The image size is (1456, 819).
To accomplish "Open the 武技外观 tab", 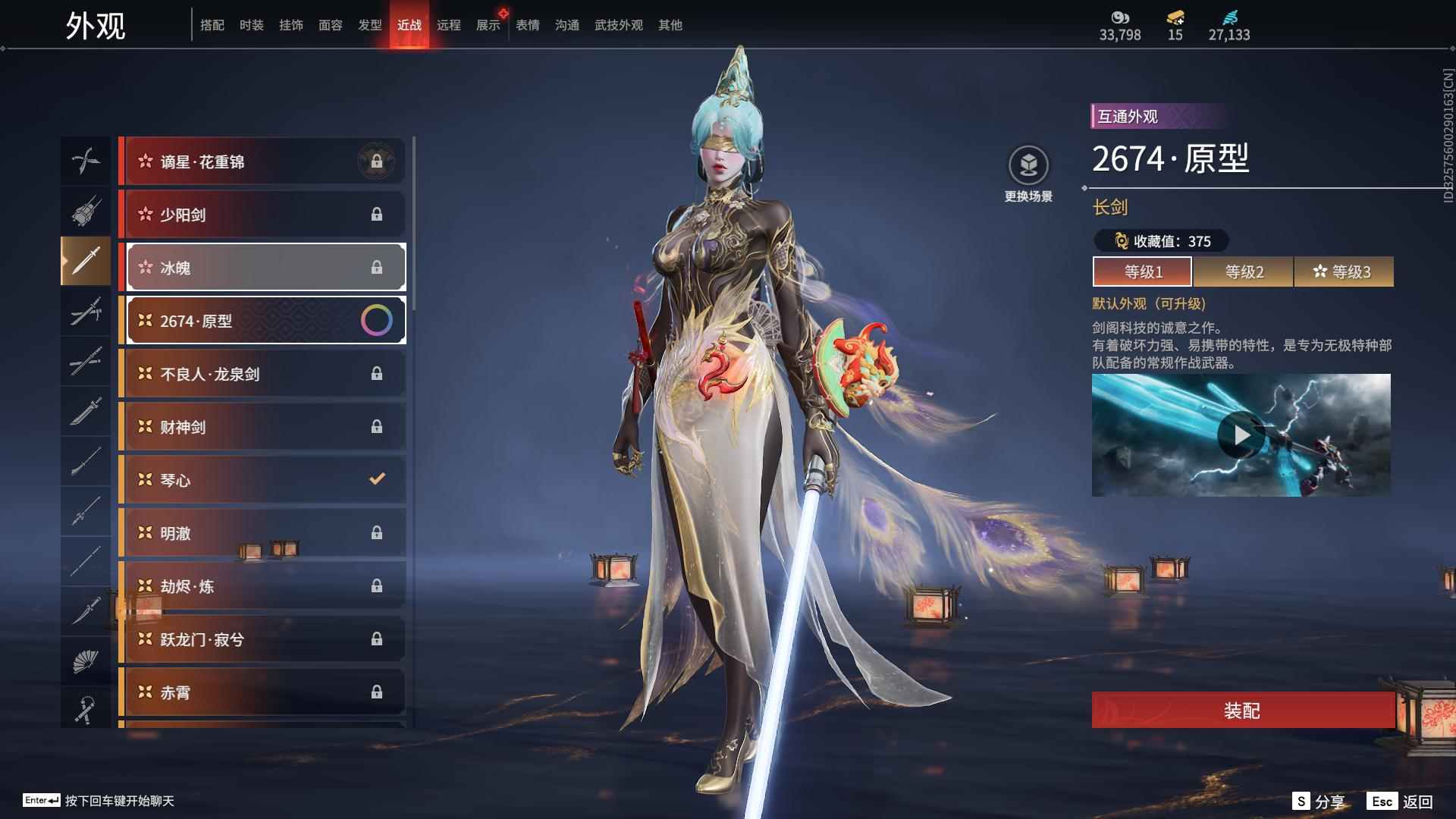I will pos(618,25).
